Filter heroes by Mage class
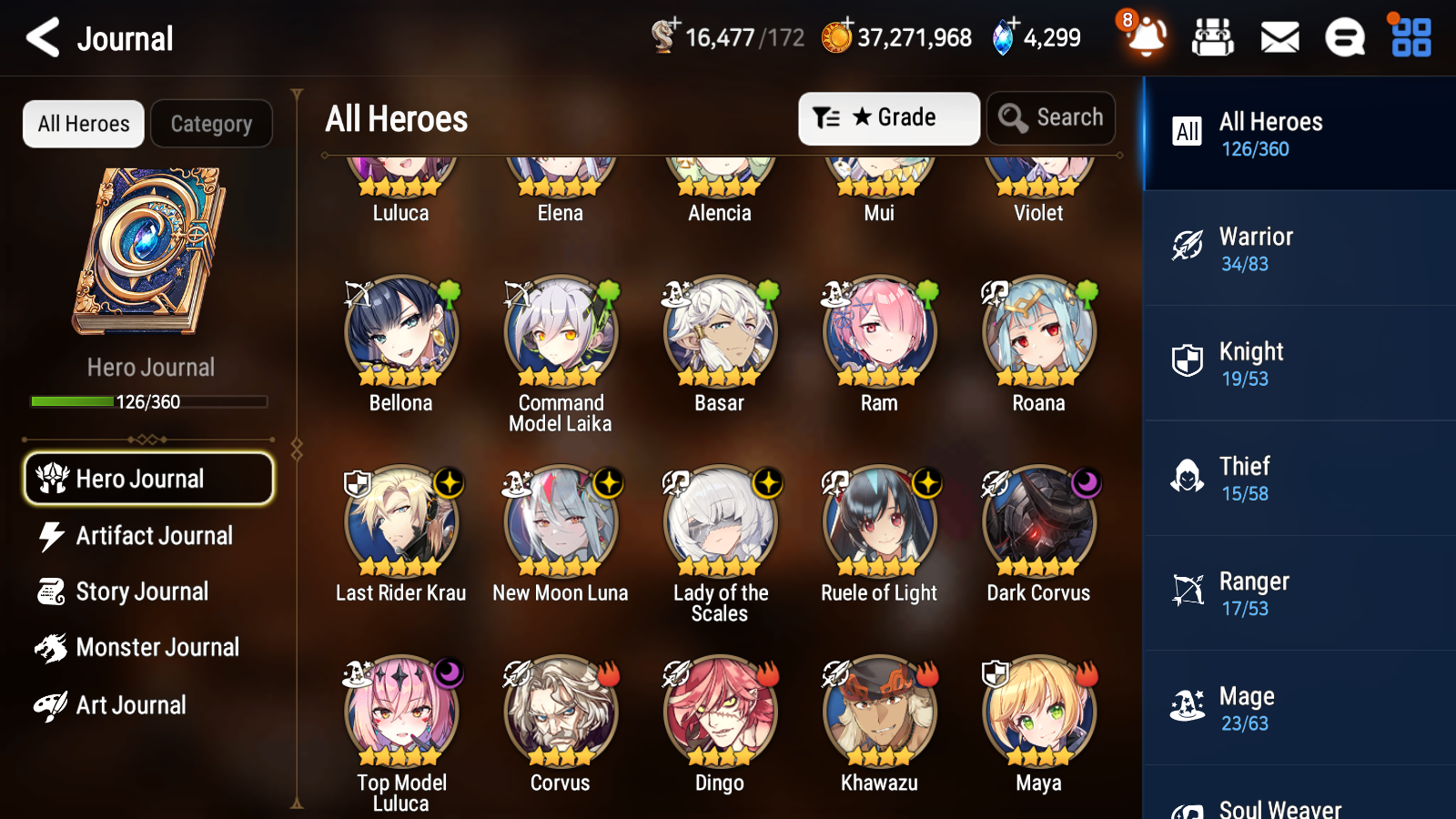Image resolution: width=1456 pixels, height=819 pixels. pyautogui.click(x=1299, y=708)
